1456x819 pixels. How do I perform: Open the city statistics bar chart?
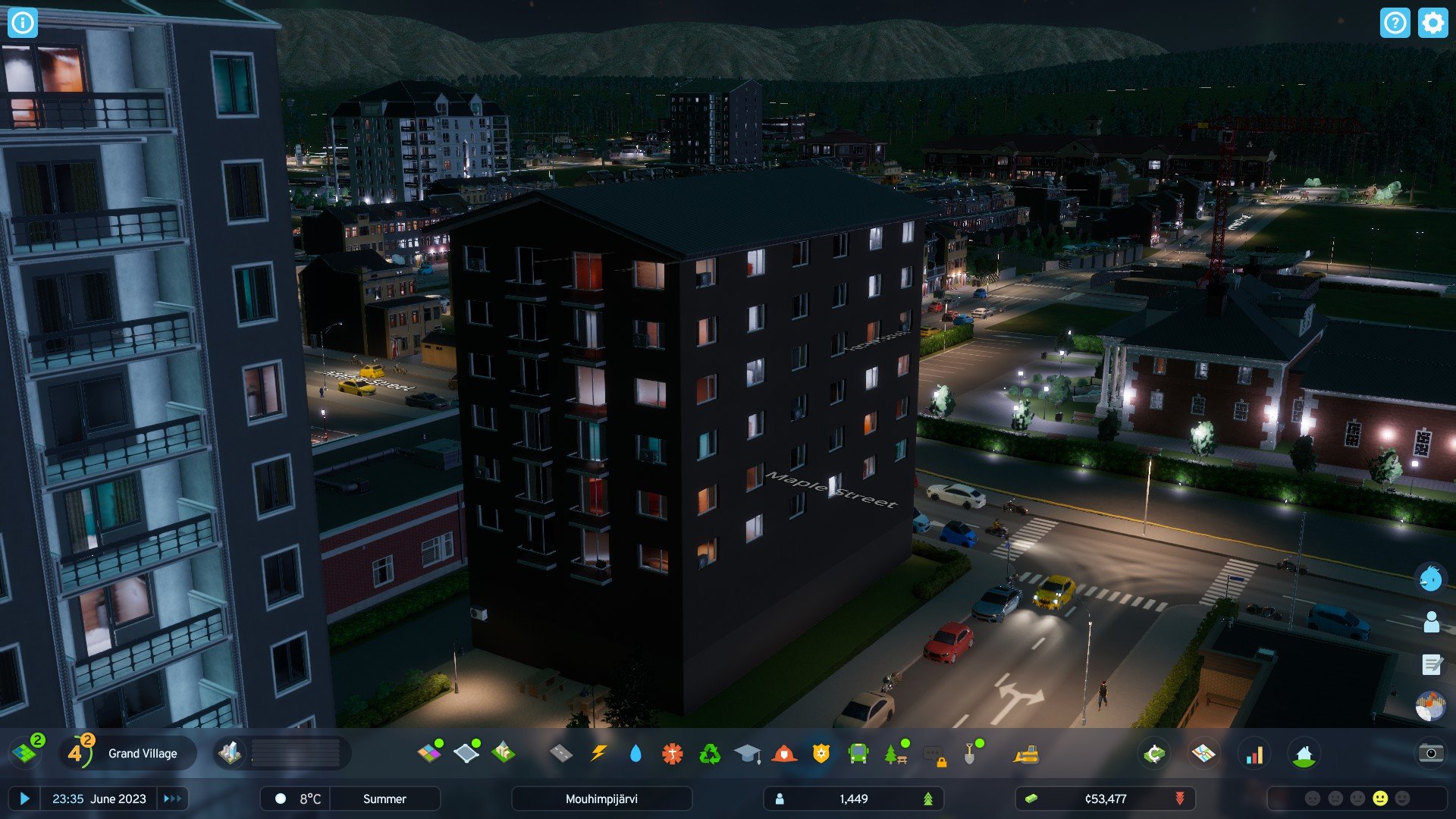point(1254,753)
